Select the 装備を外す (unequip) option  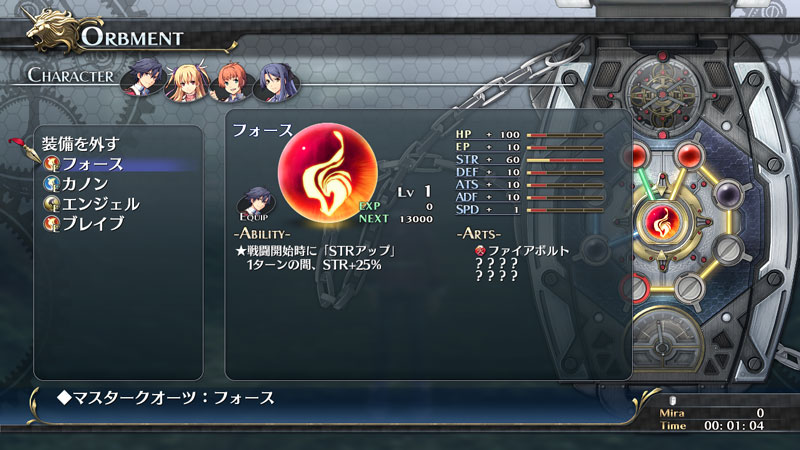coord(80,142)
